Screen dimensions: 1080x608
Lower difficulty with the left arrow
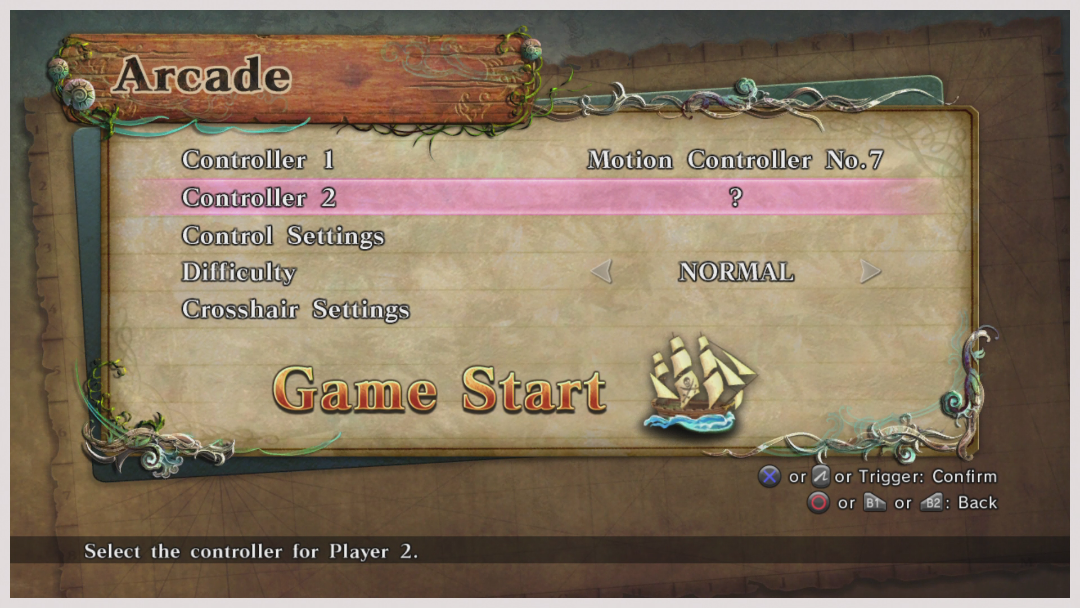click(601, 272)
